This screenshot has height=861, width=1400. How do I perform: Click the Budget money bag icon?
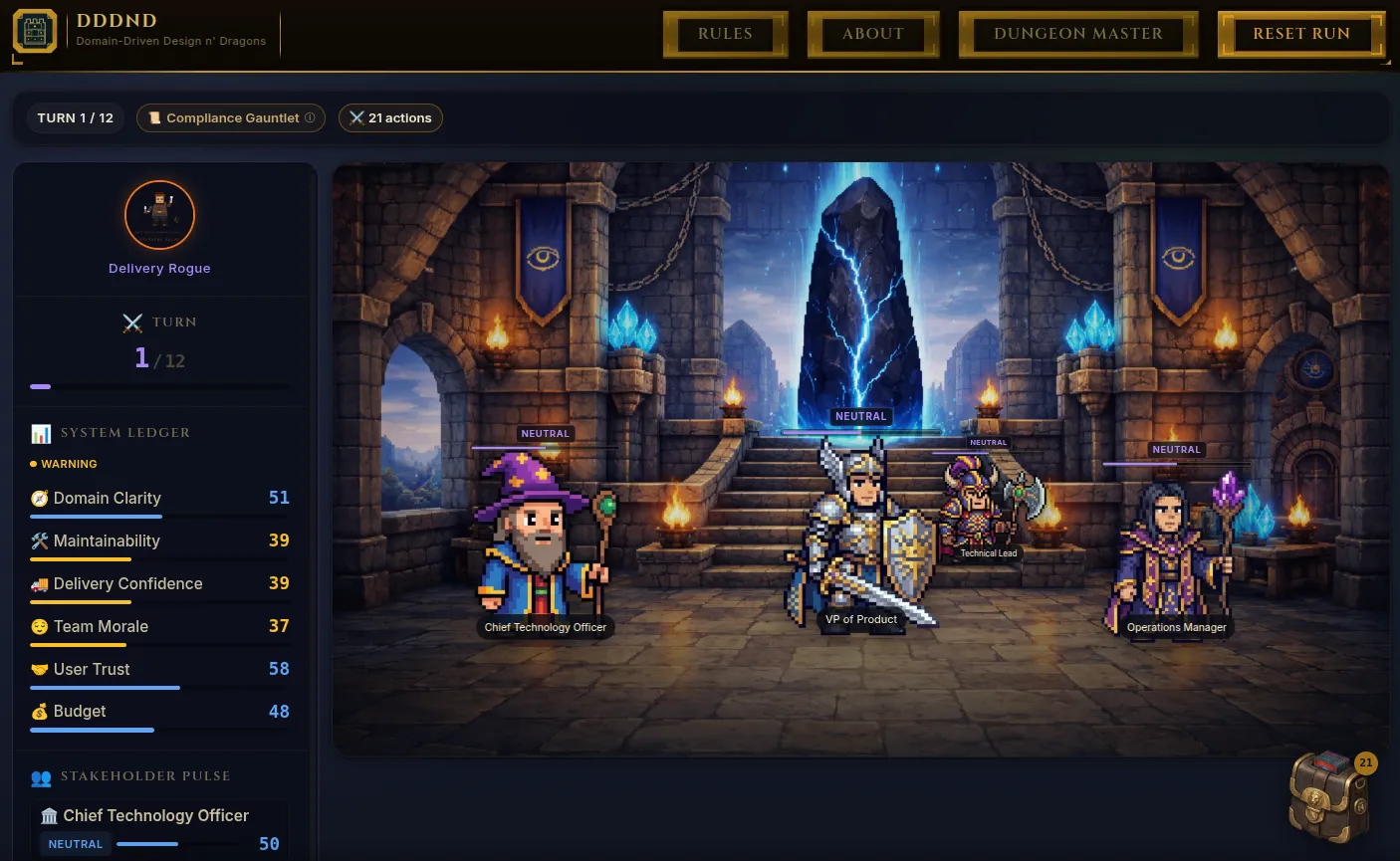coord(40,711)
